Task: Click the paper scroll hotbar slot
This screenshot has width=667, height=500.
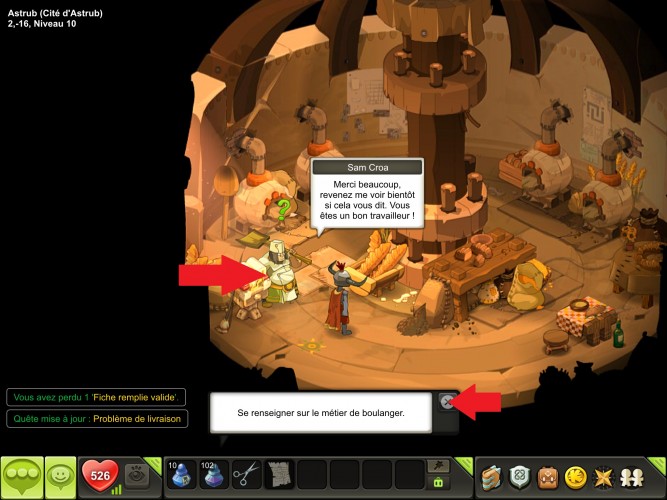Action: click(279, 474)
